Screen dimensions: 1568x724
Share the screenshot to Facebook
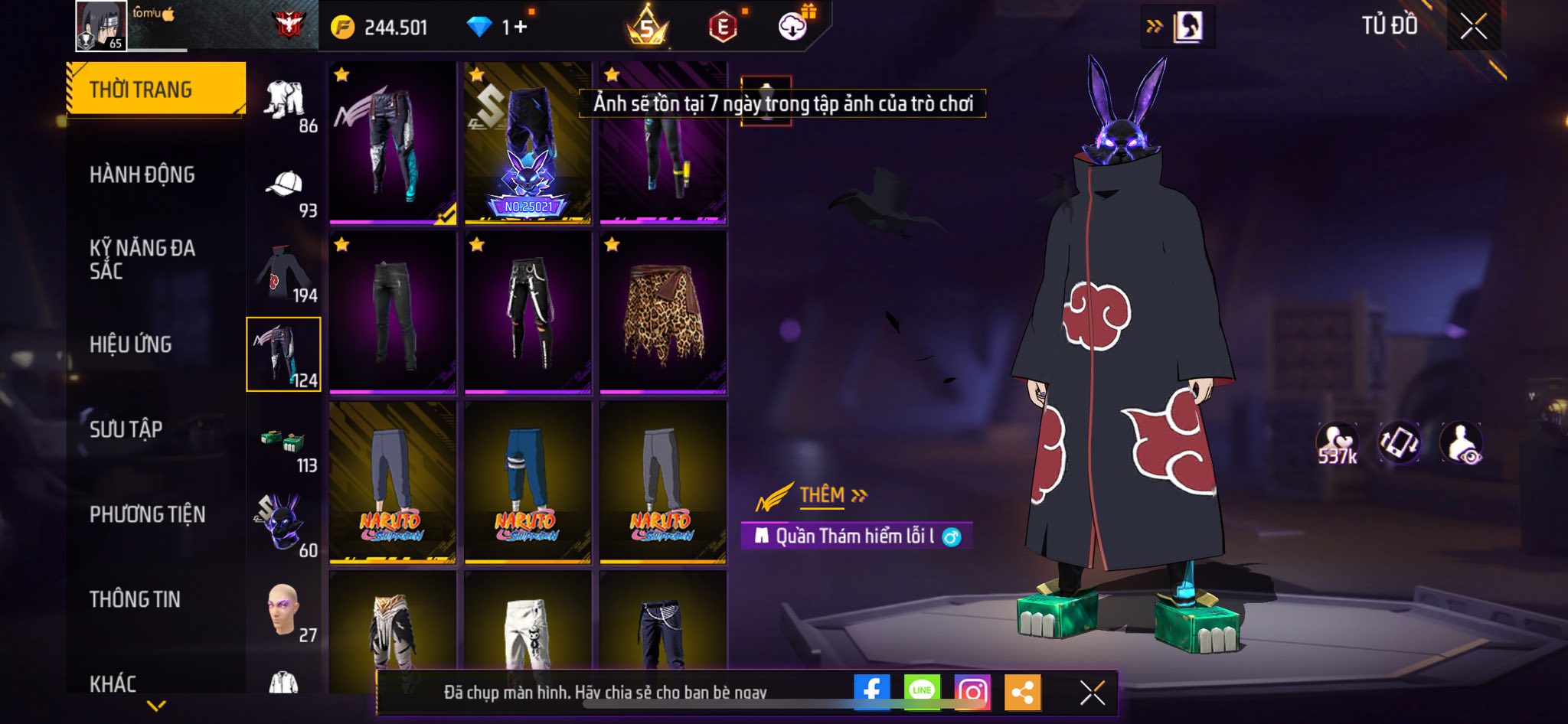click(871, 693)
